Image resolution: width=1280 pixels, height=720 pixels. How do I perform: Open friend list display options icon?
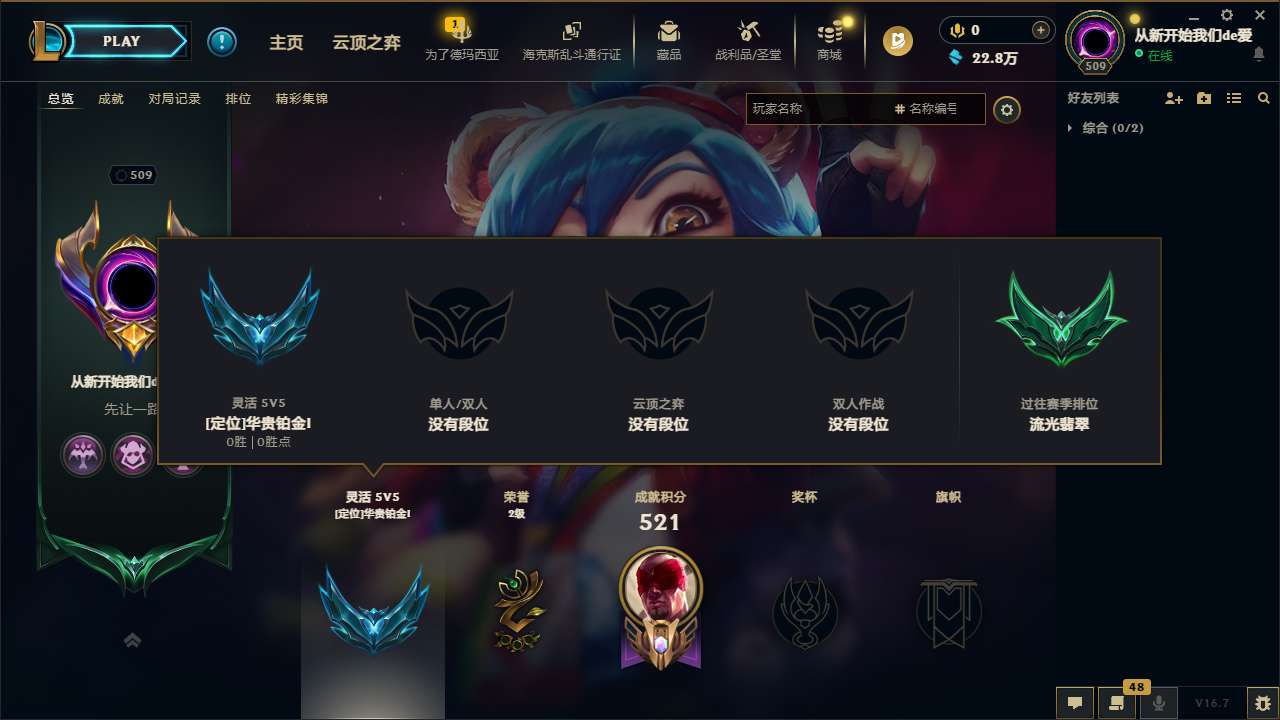coord(1234,98)
